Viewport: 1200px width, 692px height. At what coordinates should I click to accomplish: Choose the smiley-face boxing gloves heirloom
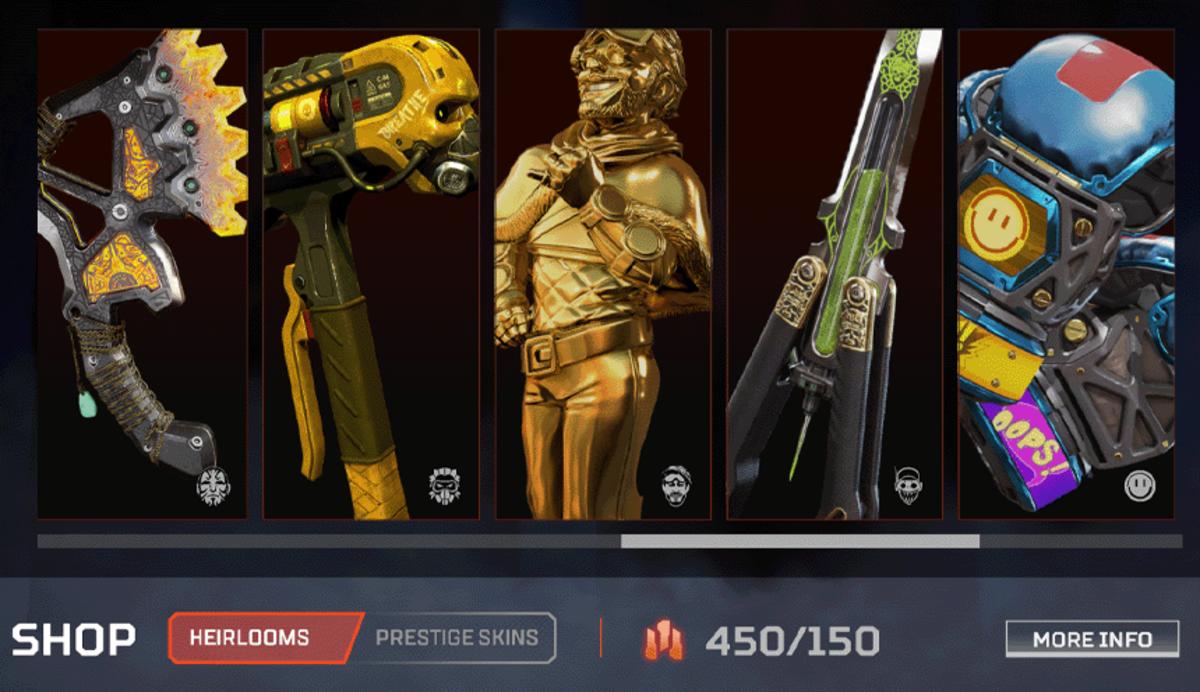pos(1066,274)
